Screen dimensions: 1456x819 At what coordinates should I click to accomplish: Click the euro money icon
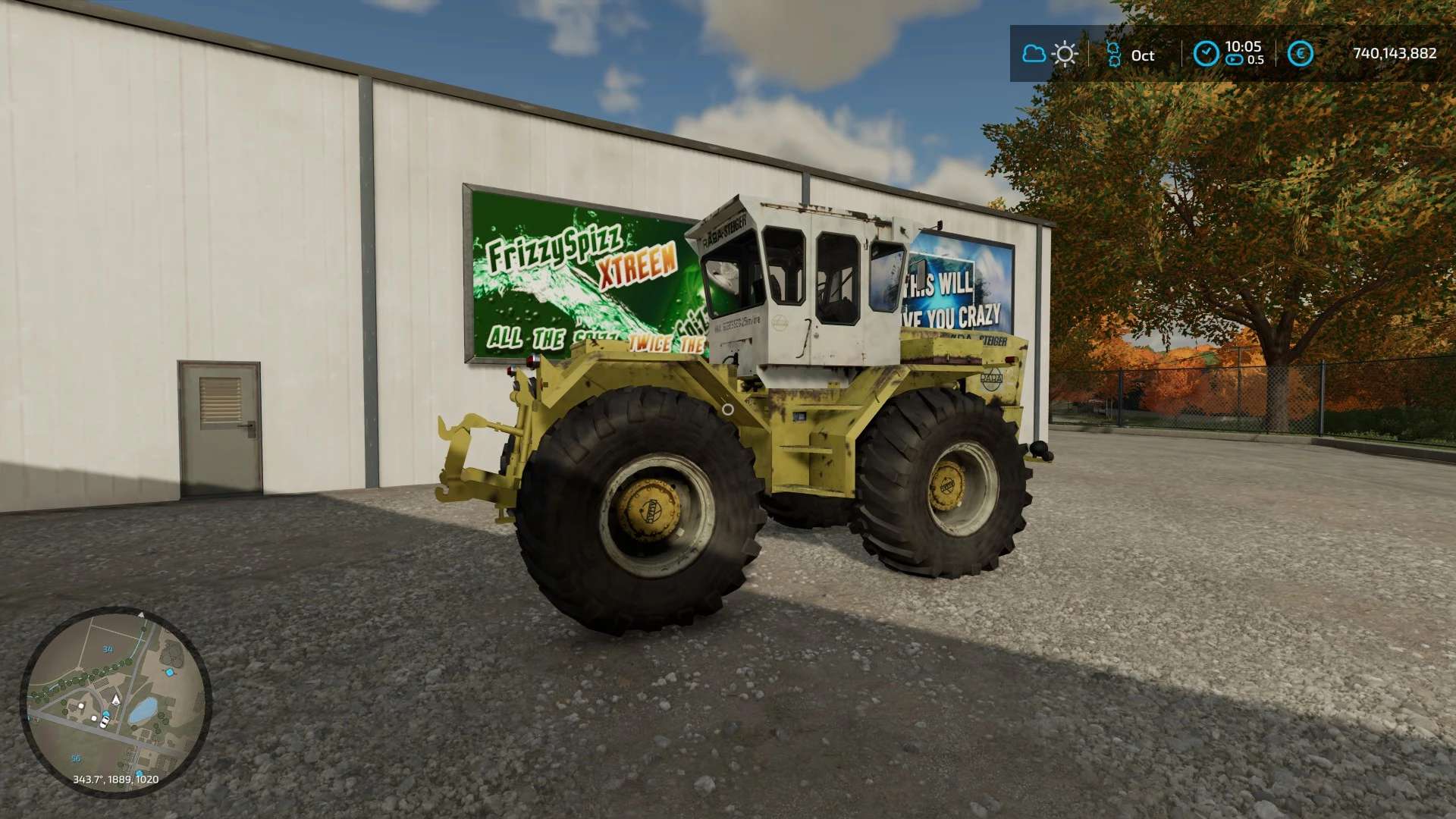(1300, 54)
